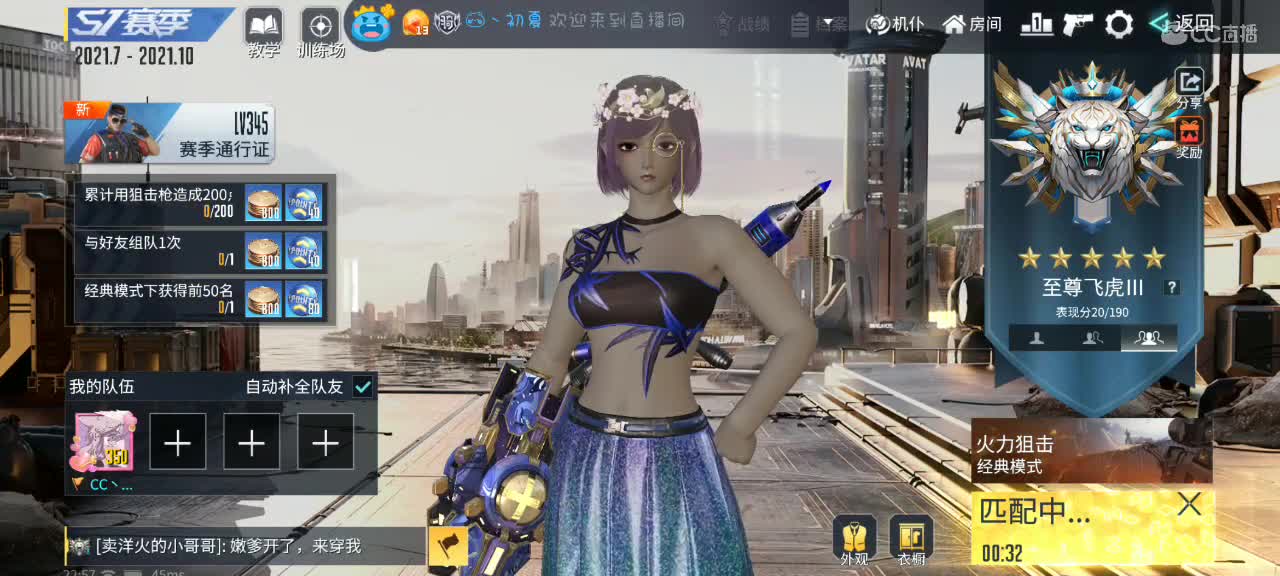Show the leaderboard podium icon

click(1036, 24)
